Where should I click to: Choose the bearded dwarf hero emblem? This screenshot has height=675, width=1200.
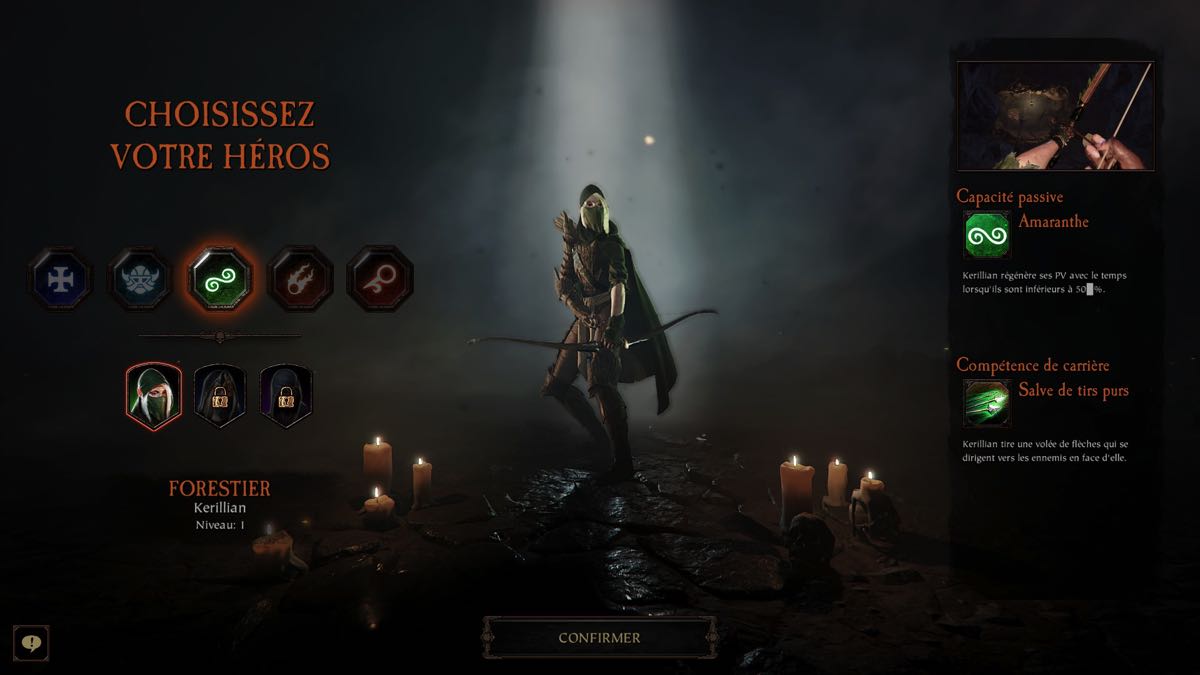coord(140,277)
